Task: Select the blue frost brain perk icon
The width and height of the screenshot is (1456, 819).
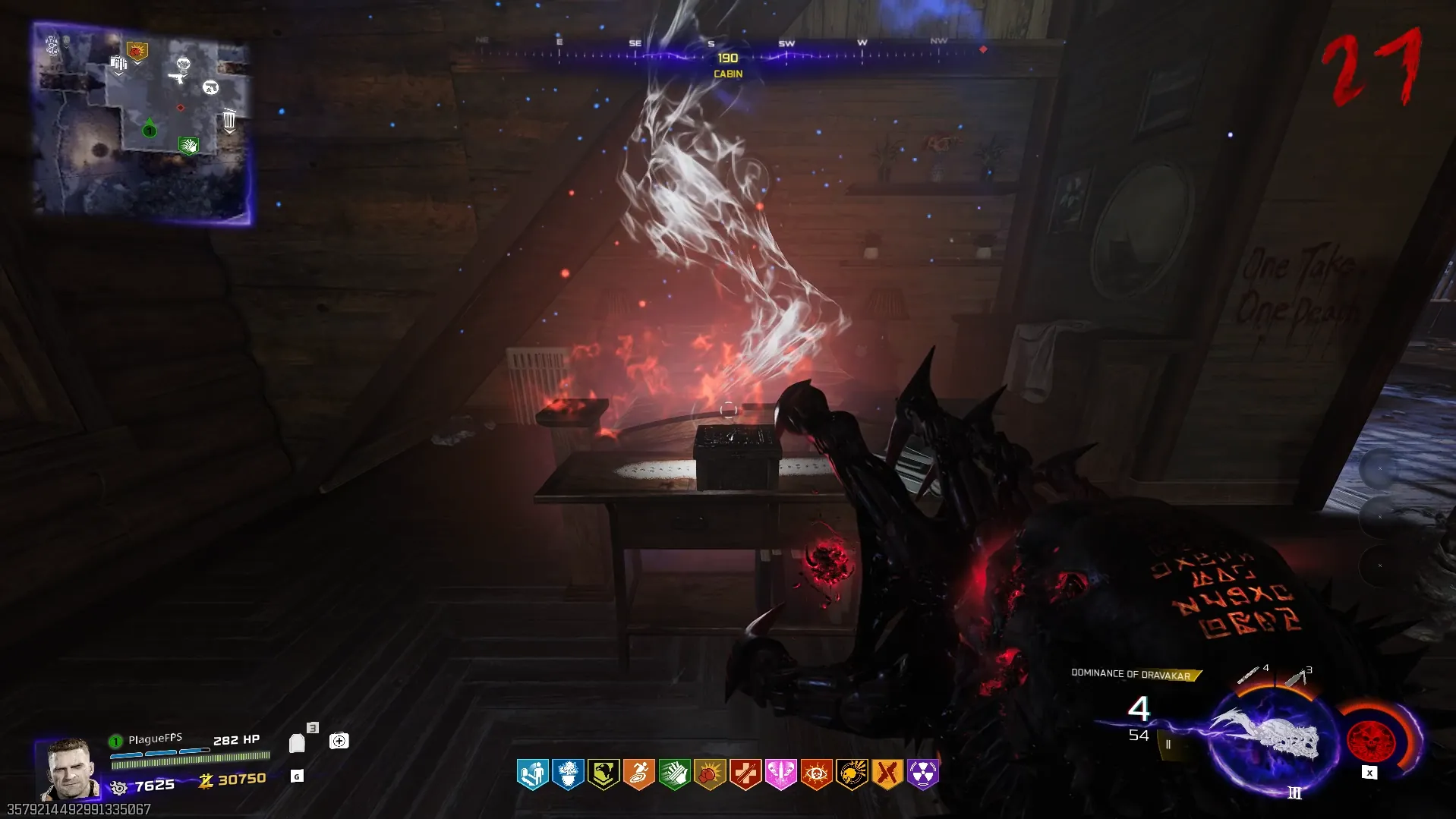Action: click(x=568, y=774)
